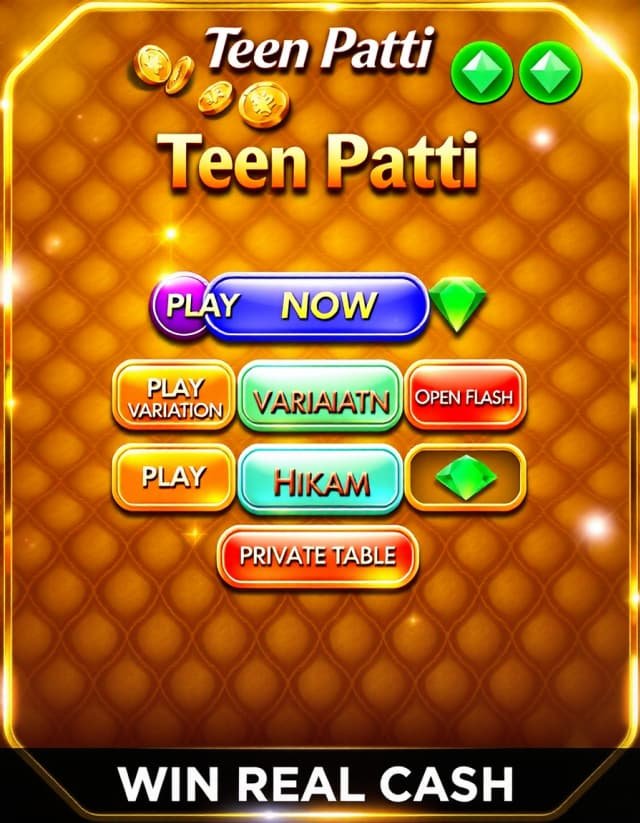Start the orange Play button
This screenshot has height=823, width=640.
click(174, 477)
